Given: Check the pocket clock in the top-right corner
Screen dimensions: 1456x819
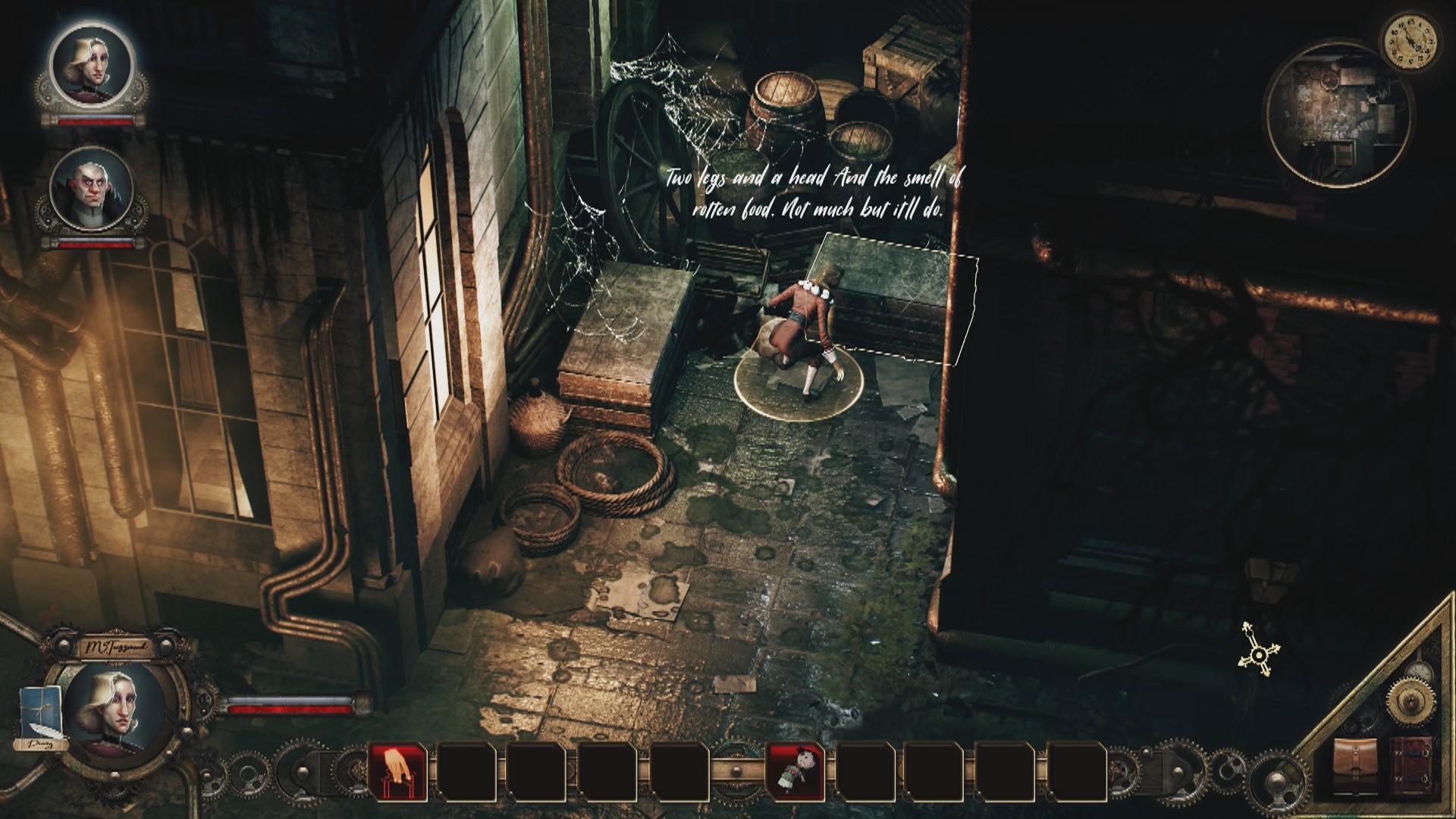Looking at the screenshot, I should 1412,43.
